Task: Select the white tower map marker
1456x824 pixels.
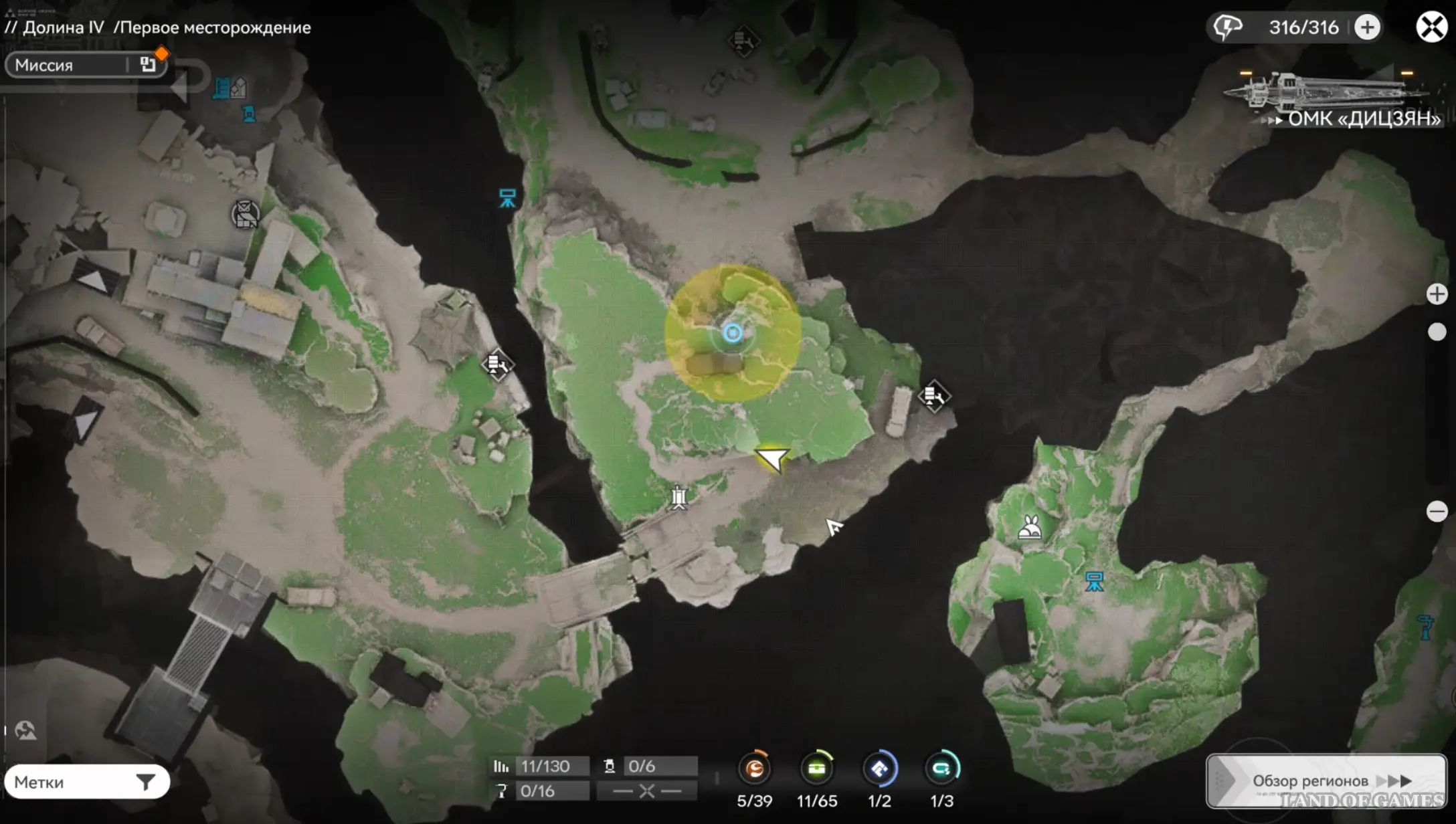Action: pos(679,498)
